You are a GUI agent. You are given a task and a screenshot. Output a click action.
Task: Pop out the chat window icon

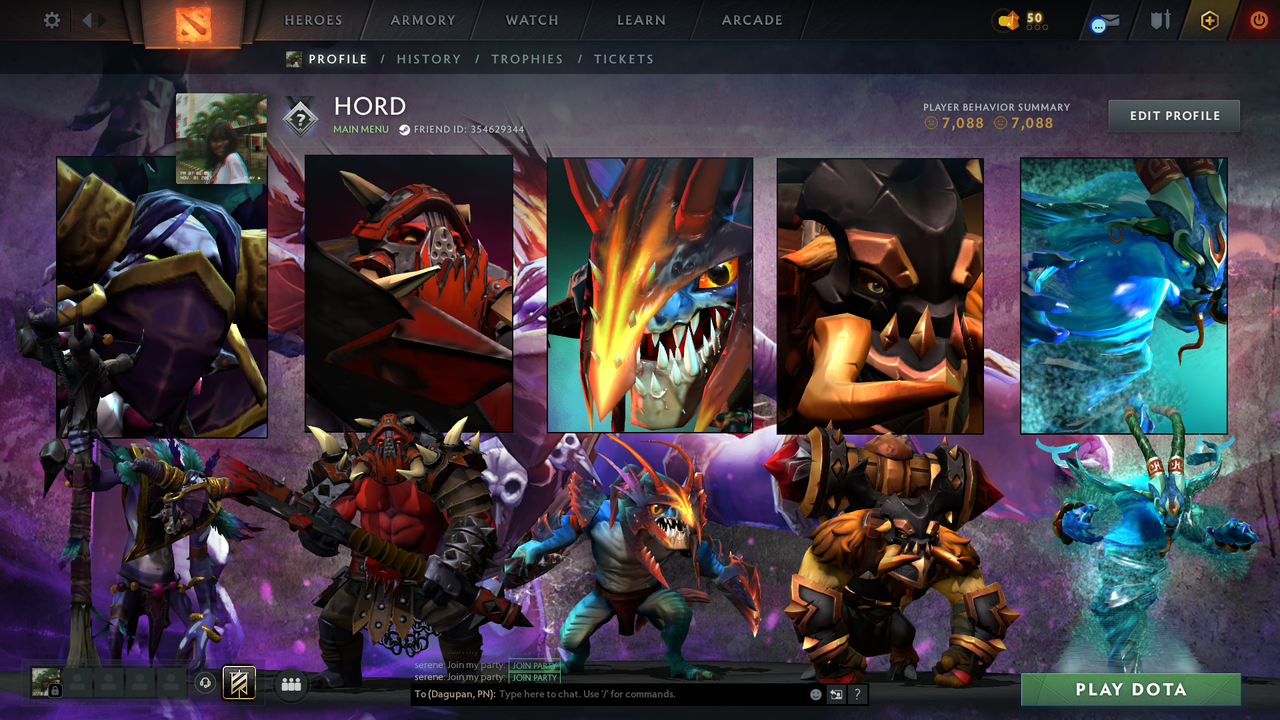836,694
